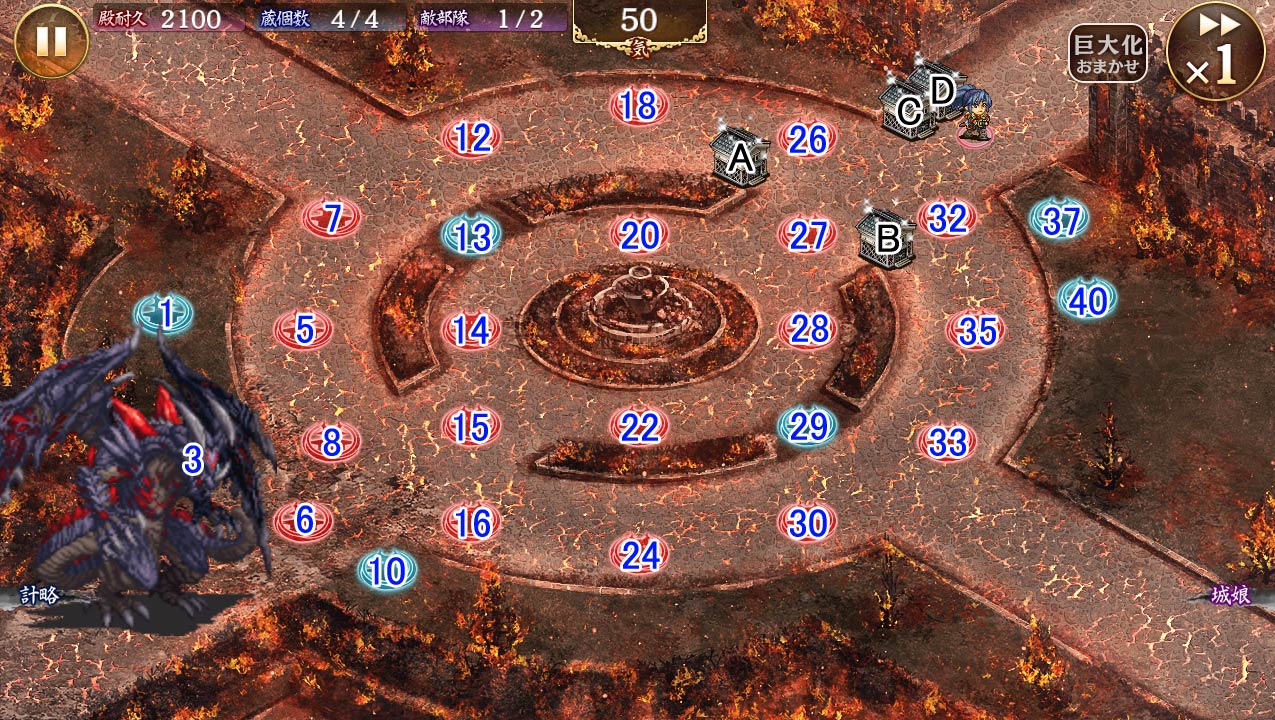The image size is (1275, 720).
Task: Select red placement tile 7
Action: [x=331, y=217]
